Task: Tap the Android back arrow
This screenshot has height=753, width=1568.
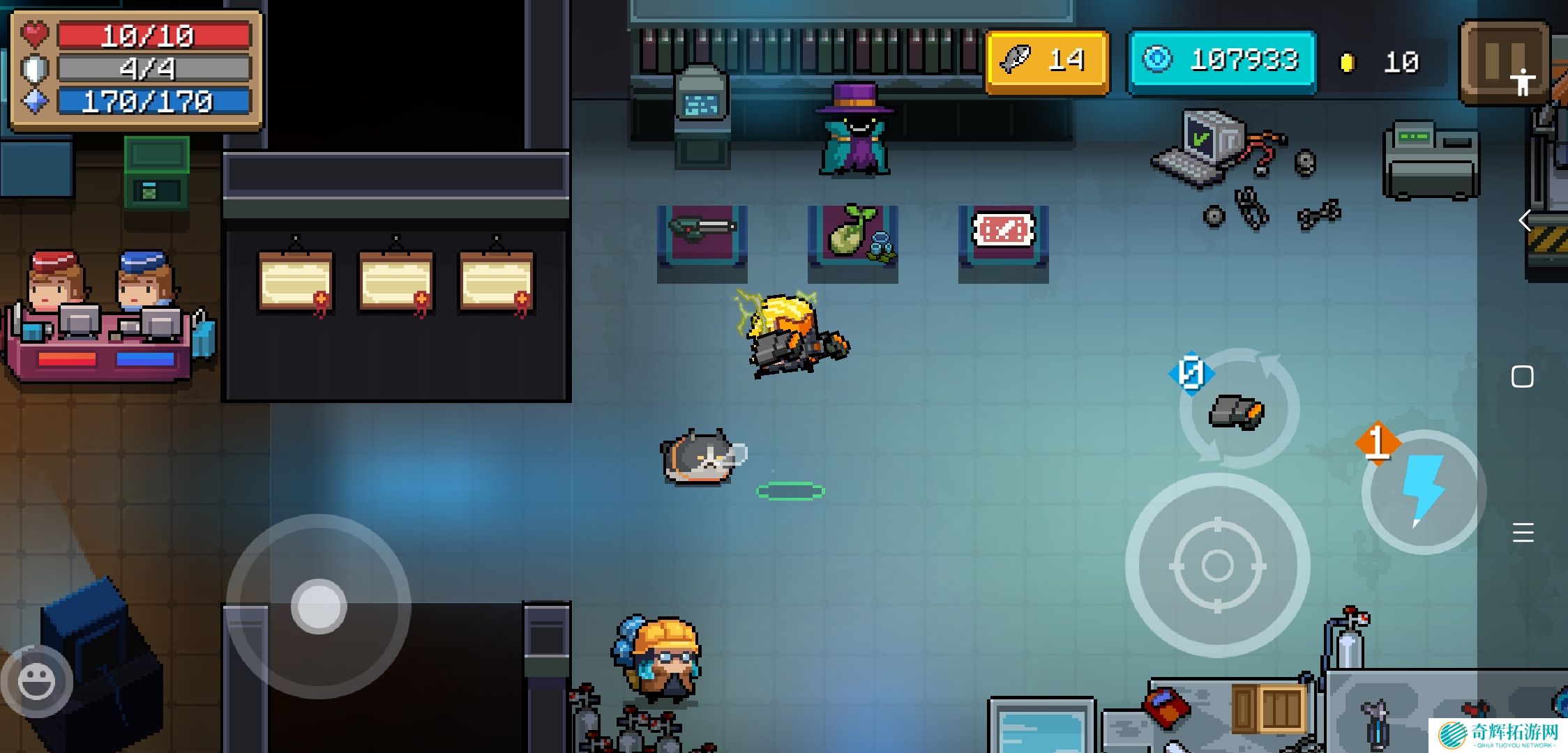Action: (1525, 221)
